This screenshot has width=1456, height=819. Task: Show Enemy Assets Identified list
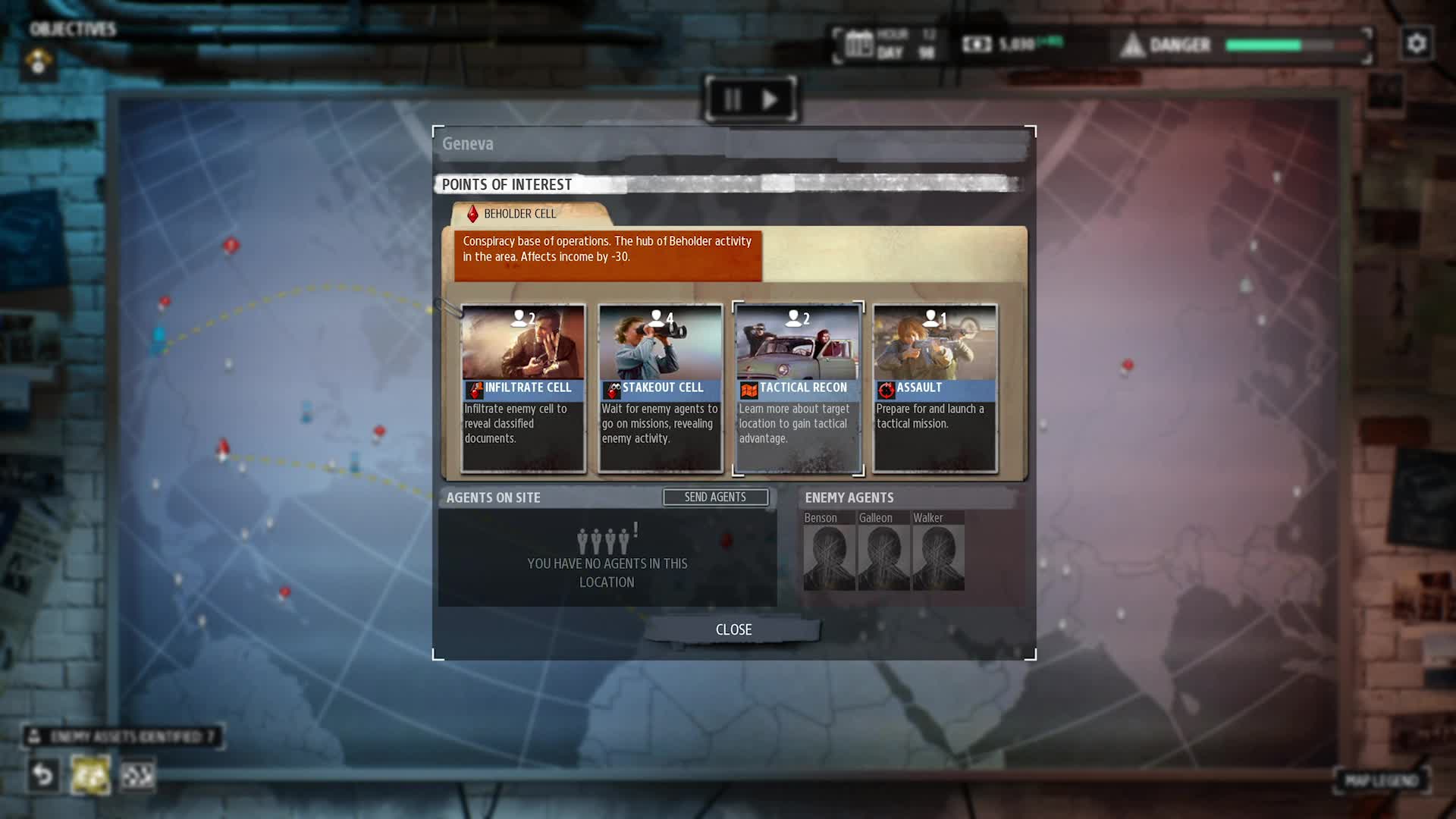point(123,736)
